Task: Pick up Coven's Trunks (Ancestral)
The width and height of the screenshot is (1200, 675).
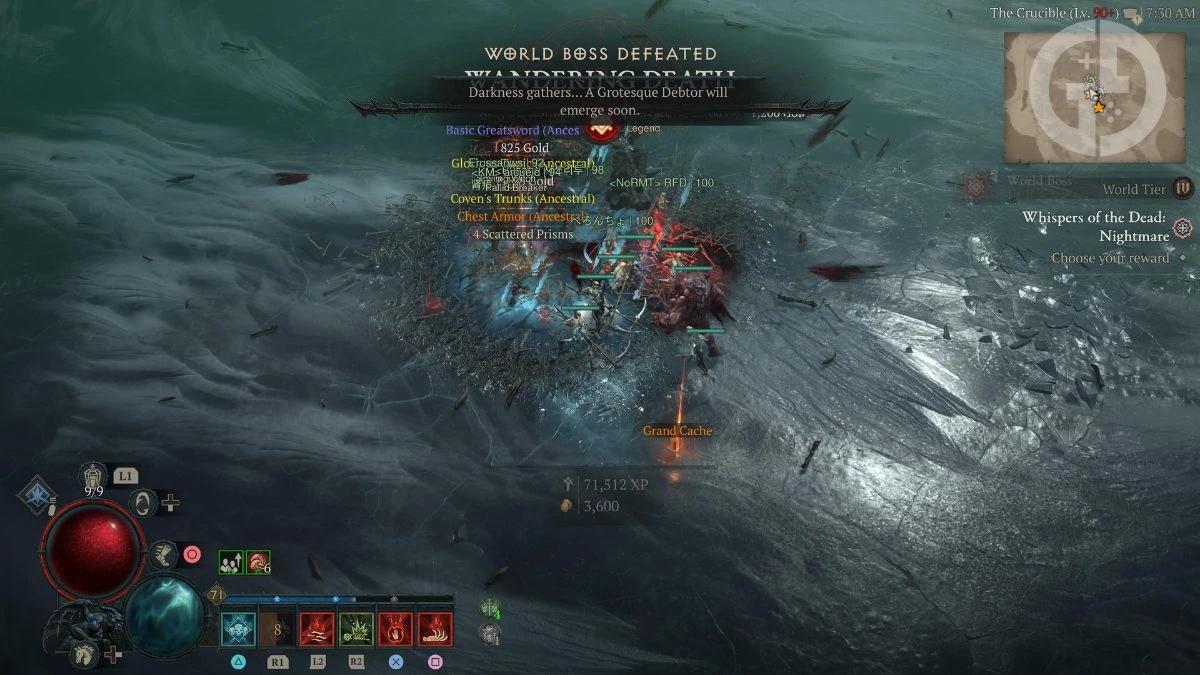Action: [x=522, y=199]
